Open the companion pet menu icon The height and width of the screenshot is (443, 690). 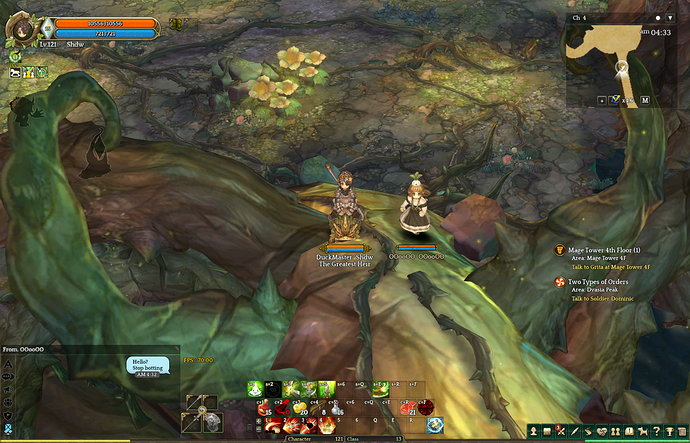tap(642, 432)
